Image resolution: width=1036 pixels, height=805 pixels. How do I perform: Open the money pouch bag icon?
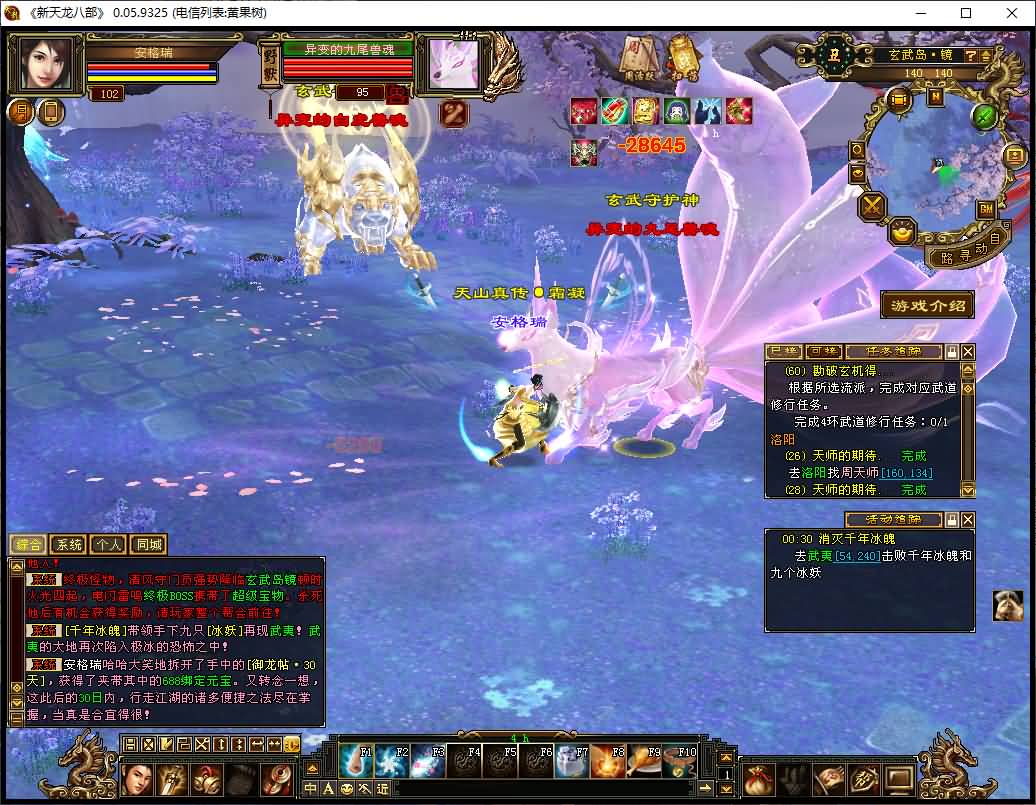pos(759,777)
